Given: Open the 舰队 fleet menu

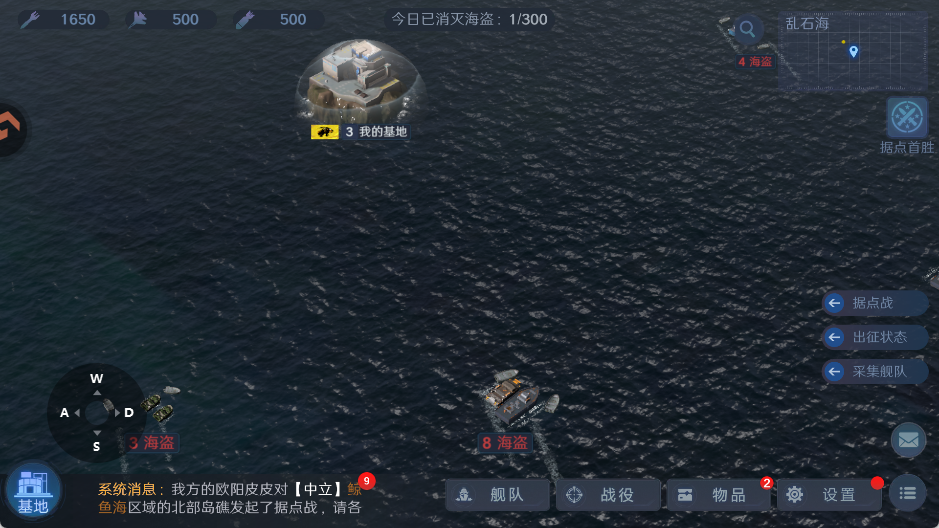Looking at the screenshot, I should coord(499,494).
